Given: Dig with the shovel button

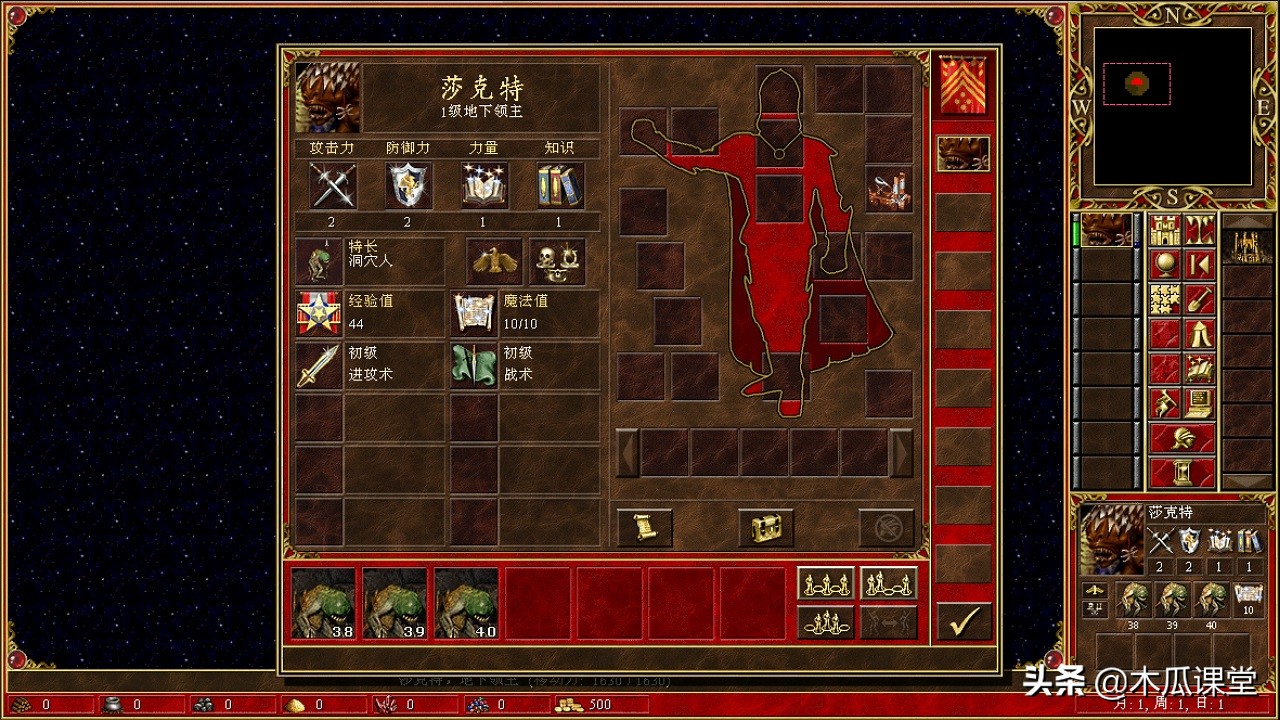Looking at the screenshot, I should pyautogui.click(x=1199, y=299).
